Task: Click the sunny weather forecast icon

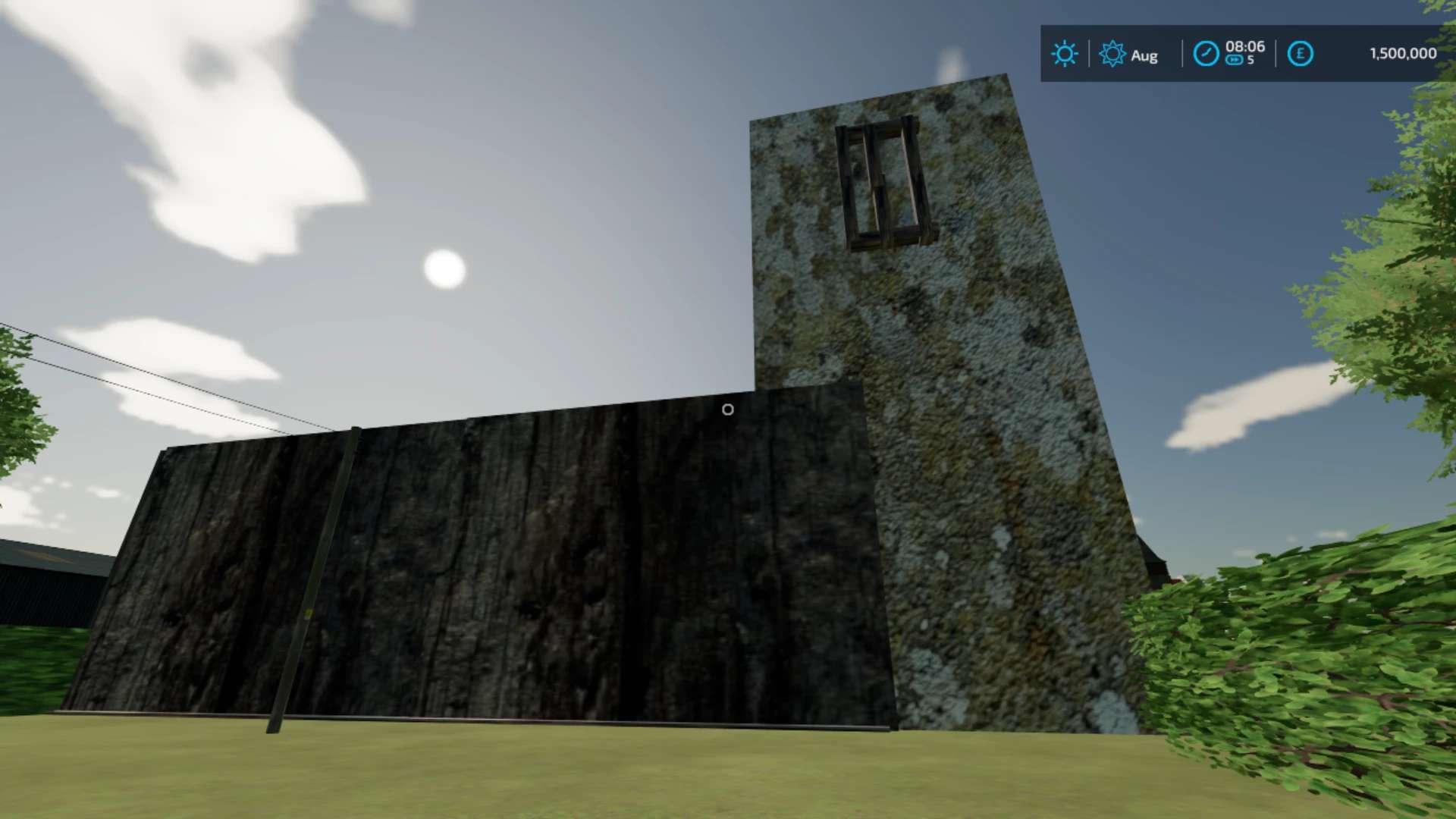Action: [1064, 54]
